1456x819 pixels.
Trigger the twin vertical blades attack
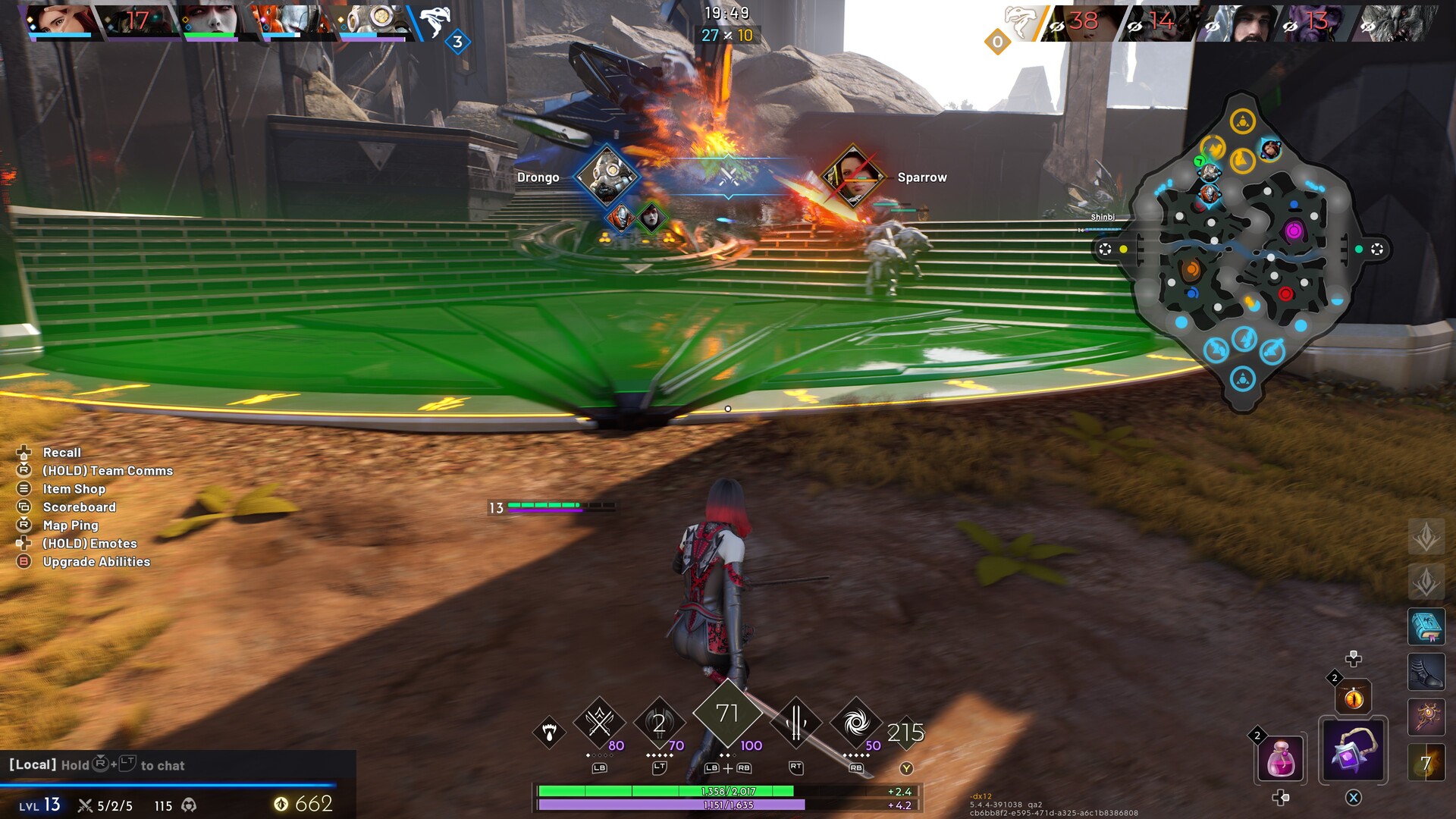[x=795, y=723]
